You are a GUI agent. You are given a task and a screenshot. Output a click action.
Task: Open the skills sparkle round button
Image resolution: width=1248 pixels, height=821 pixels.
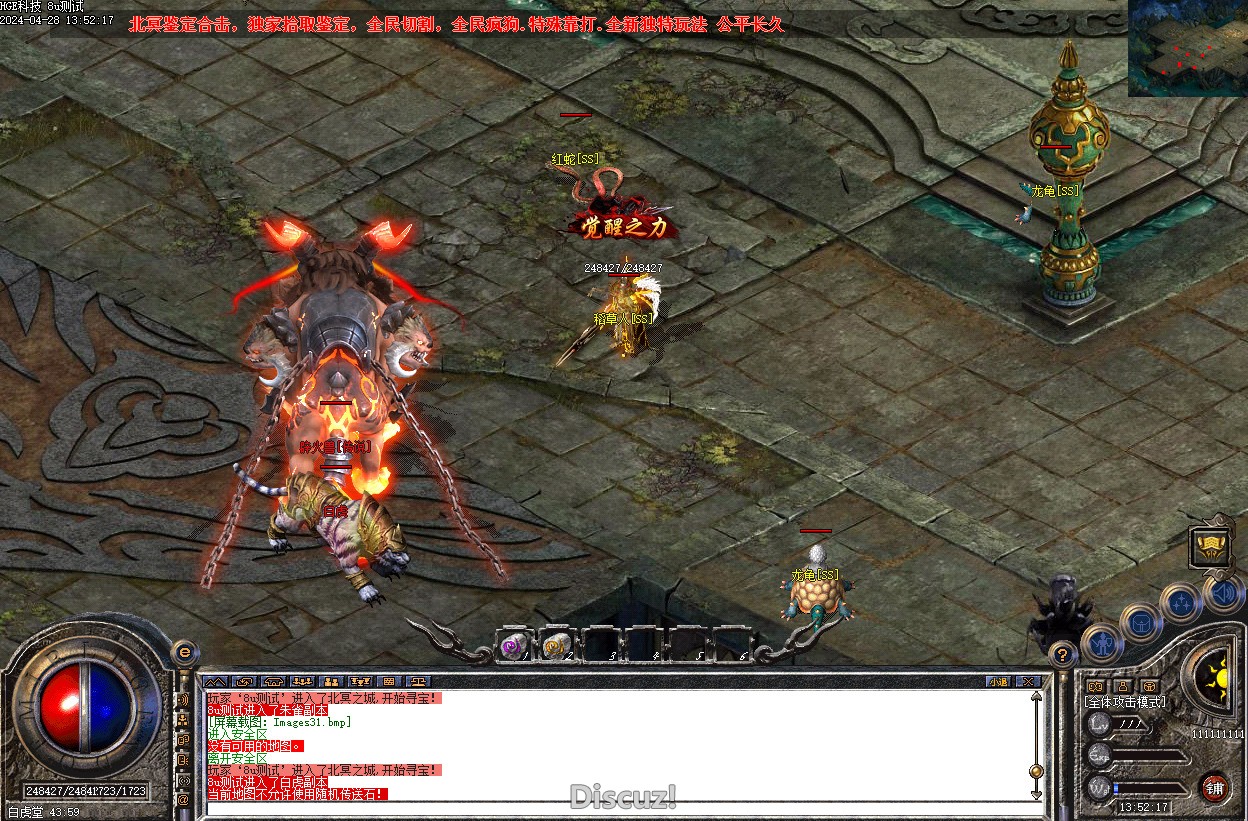click(x=1182, y=602)
